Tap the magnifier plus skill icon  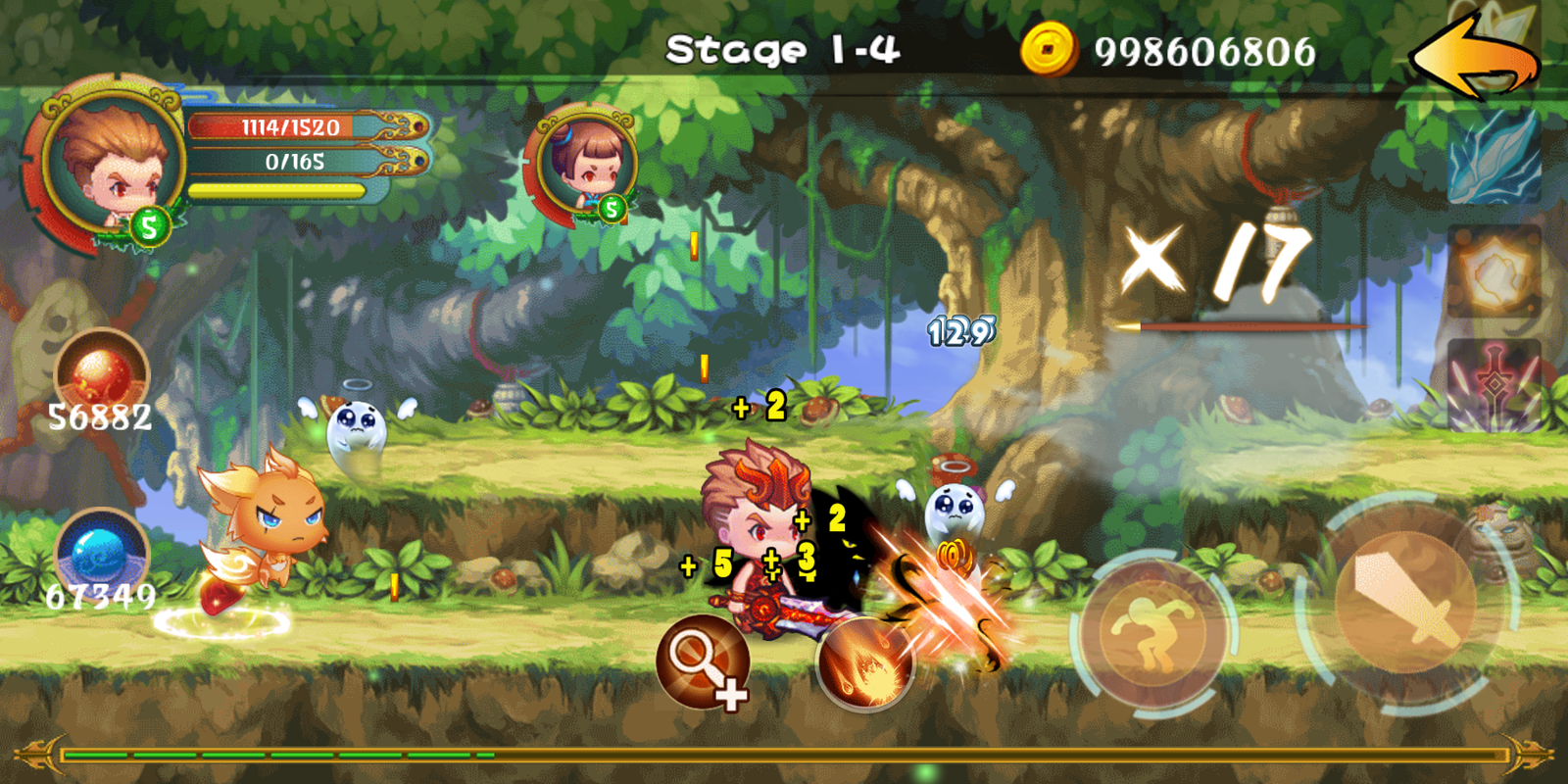(703, 662)
